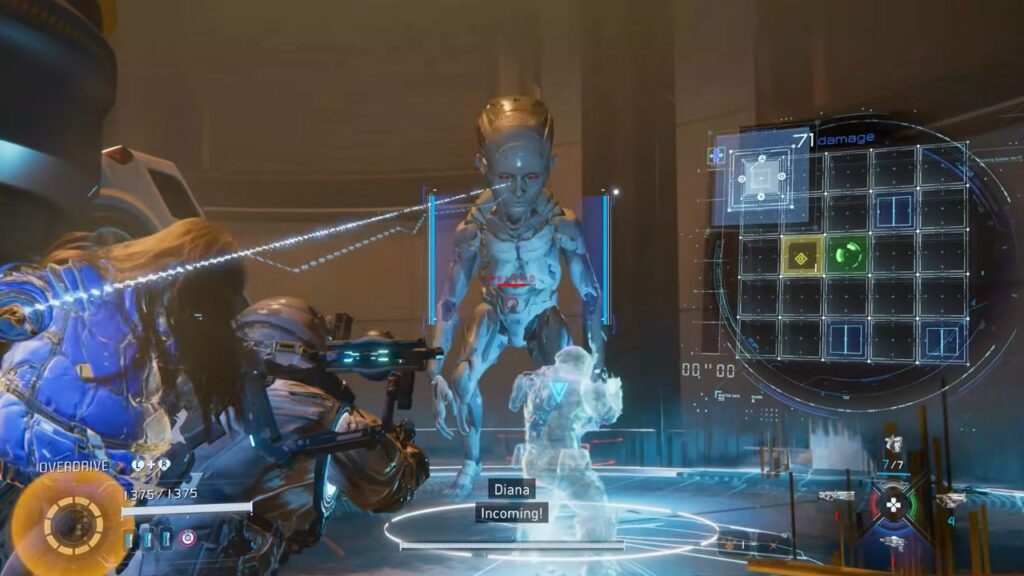The image size is (1024, 576).
Task: Select the glowing green node tile
Action: [848, 256]
